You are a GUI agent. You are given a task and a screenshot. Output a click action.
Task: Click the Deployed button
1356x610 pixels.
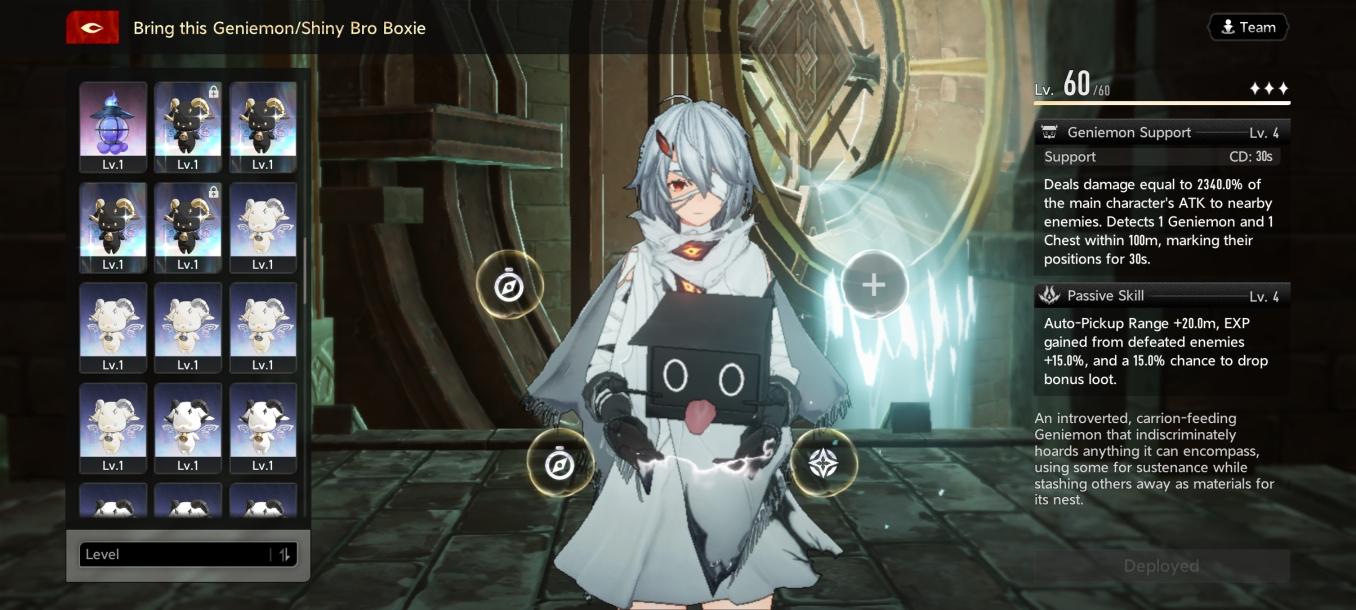coord(1161,566)
